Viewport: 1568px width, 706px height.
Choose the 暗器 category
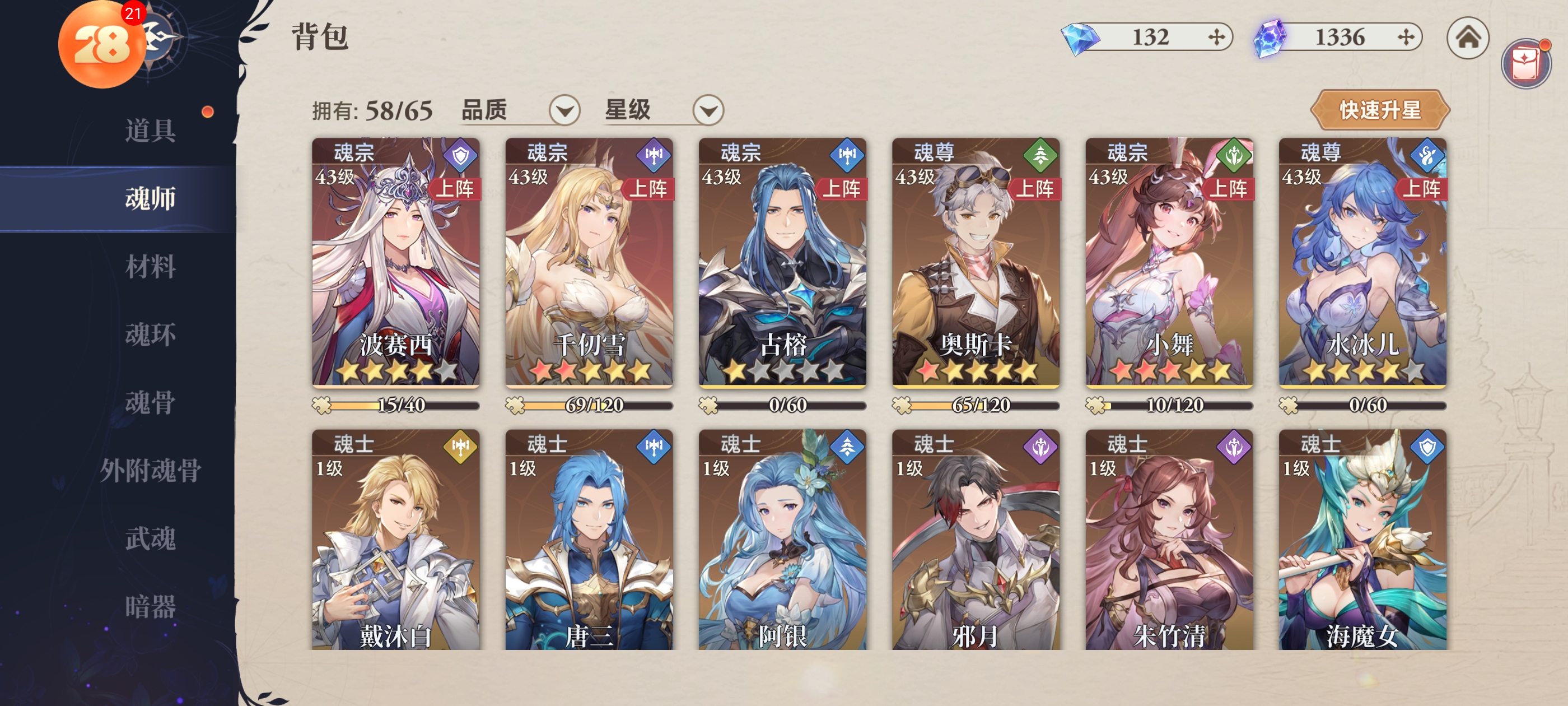[150, 607]
